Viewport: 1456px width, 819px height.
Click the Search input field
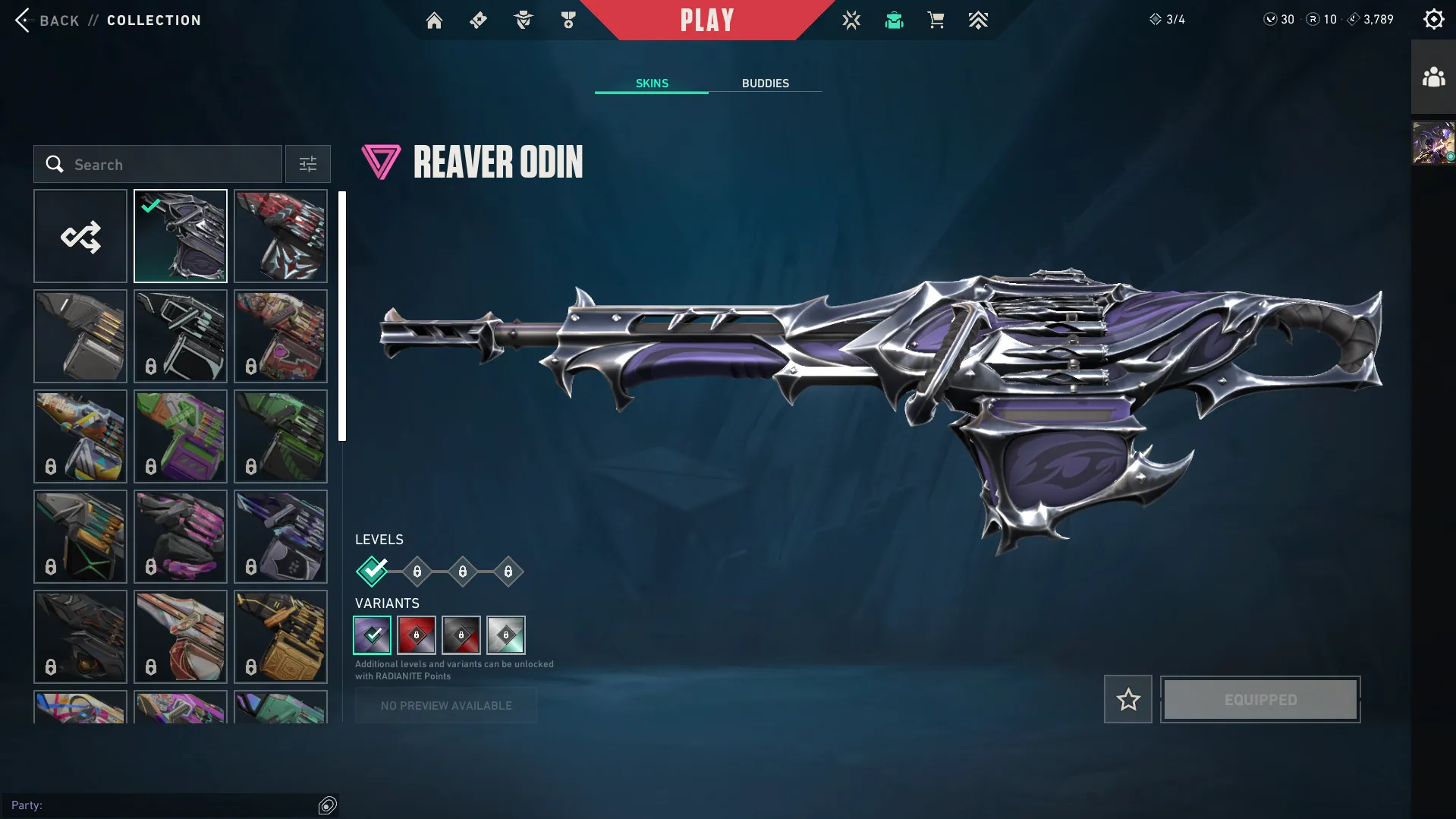coord(156,164)
